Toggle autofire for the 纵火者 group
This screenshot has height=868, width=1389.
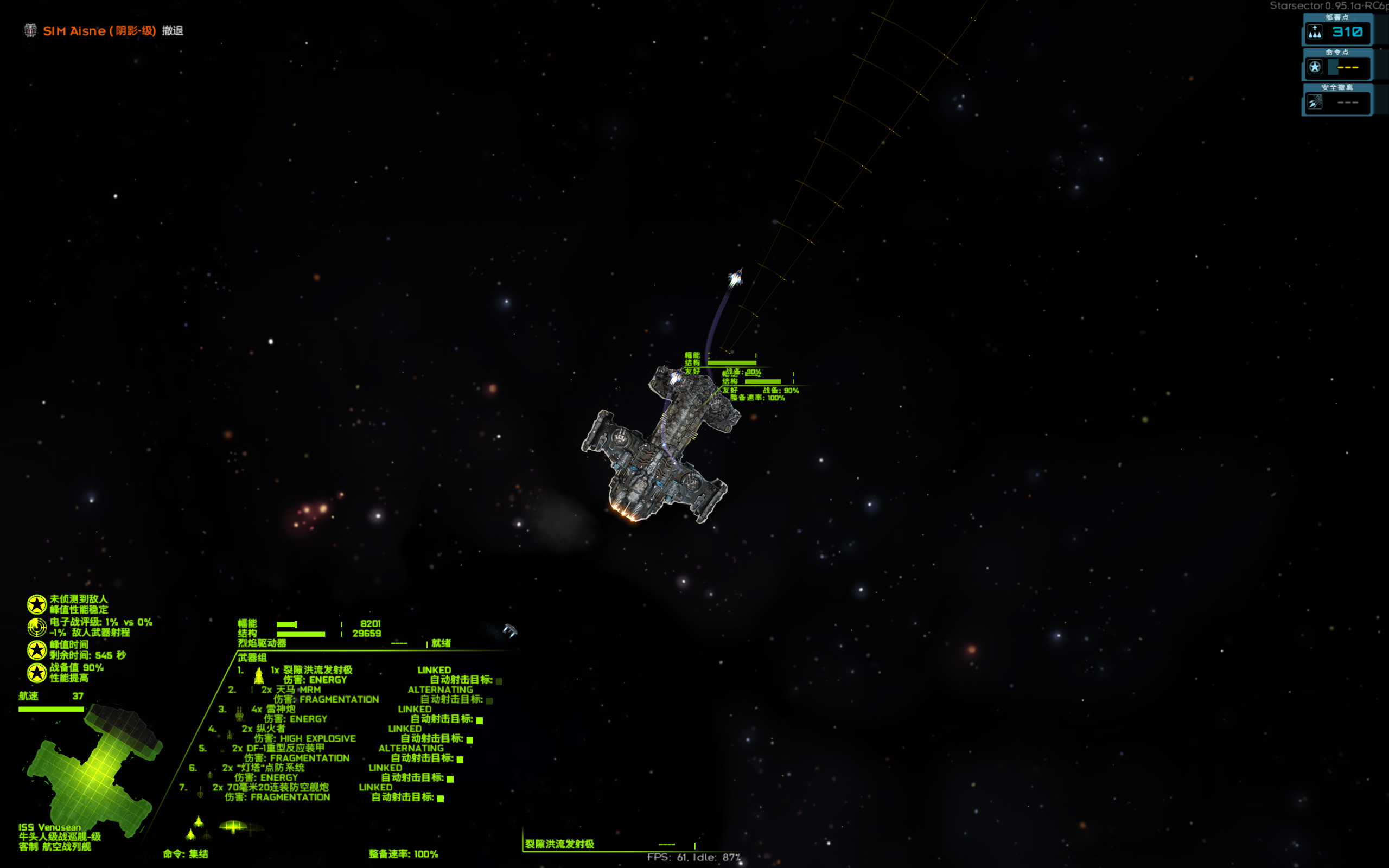[x=469, y=739]
